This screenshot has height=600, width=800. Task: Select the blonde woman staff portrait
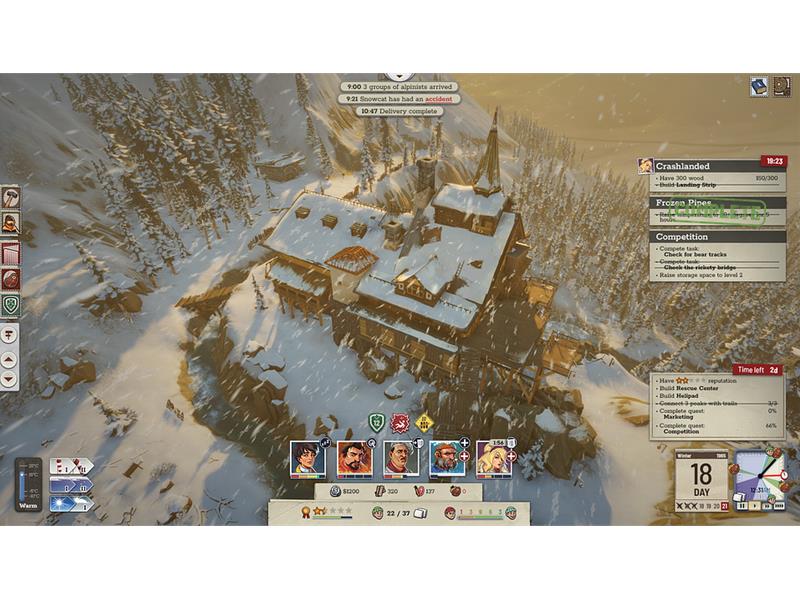click(493, 458)
